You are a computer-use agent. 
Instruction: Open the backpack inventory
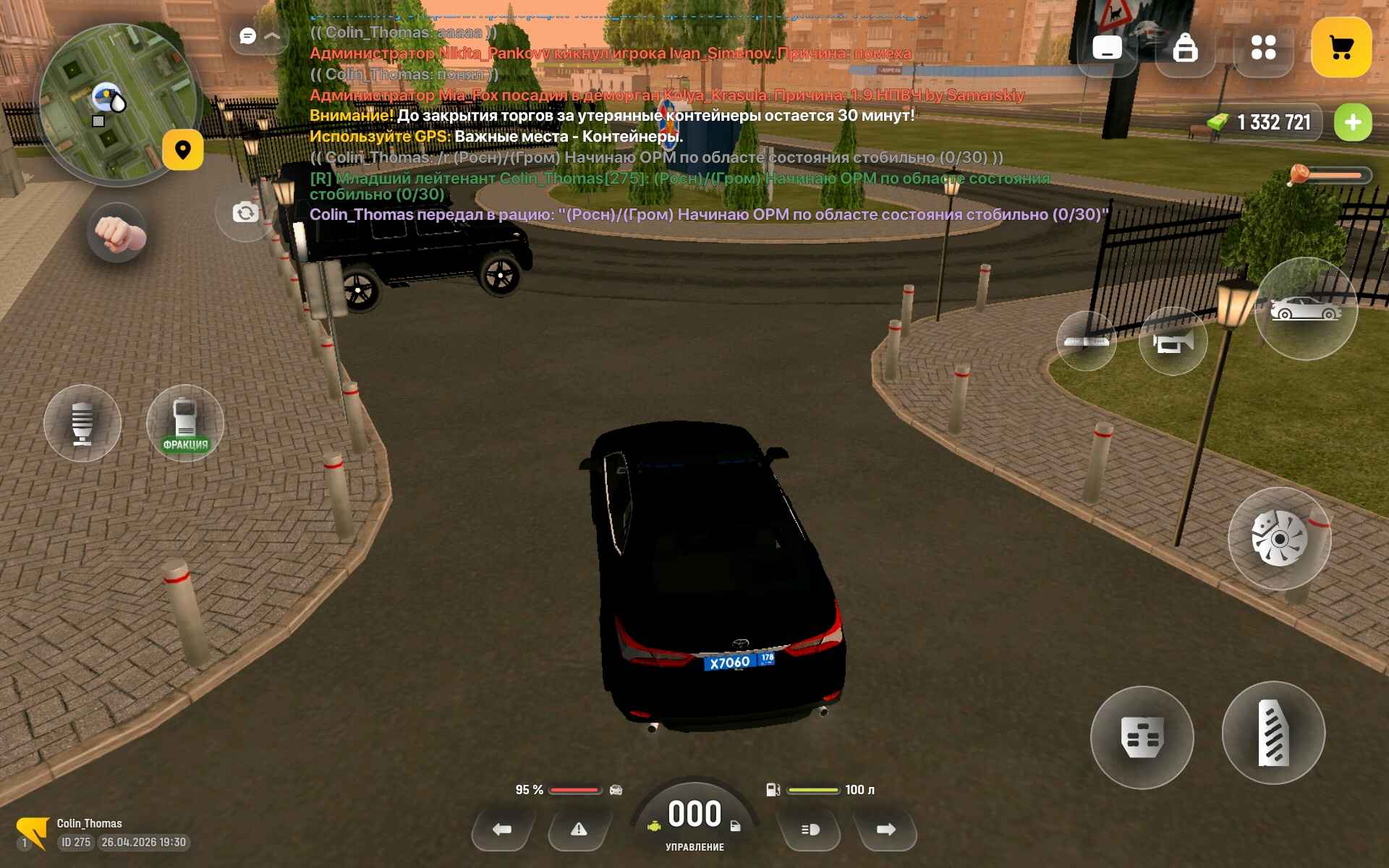[x=1185, y=48]
